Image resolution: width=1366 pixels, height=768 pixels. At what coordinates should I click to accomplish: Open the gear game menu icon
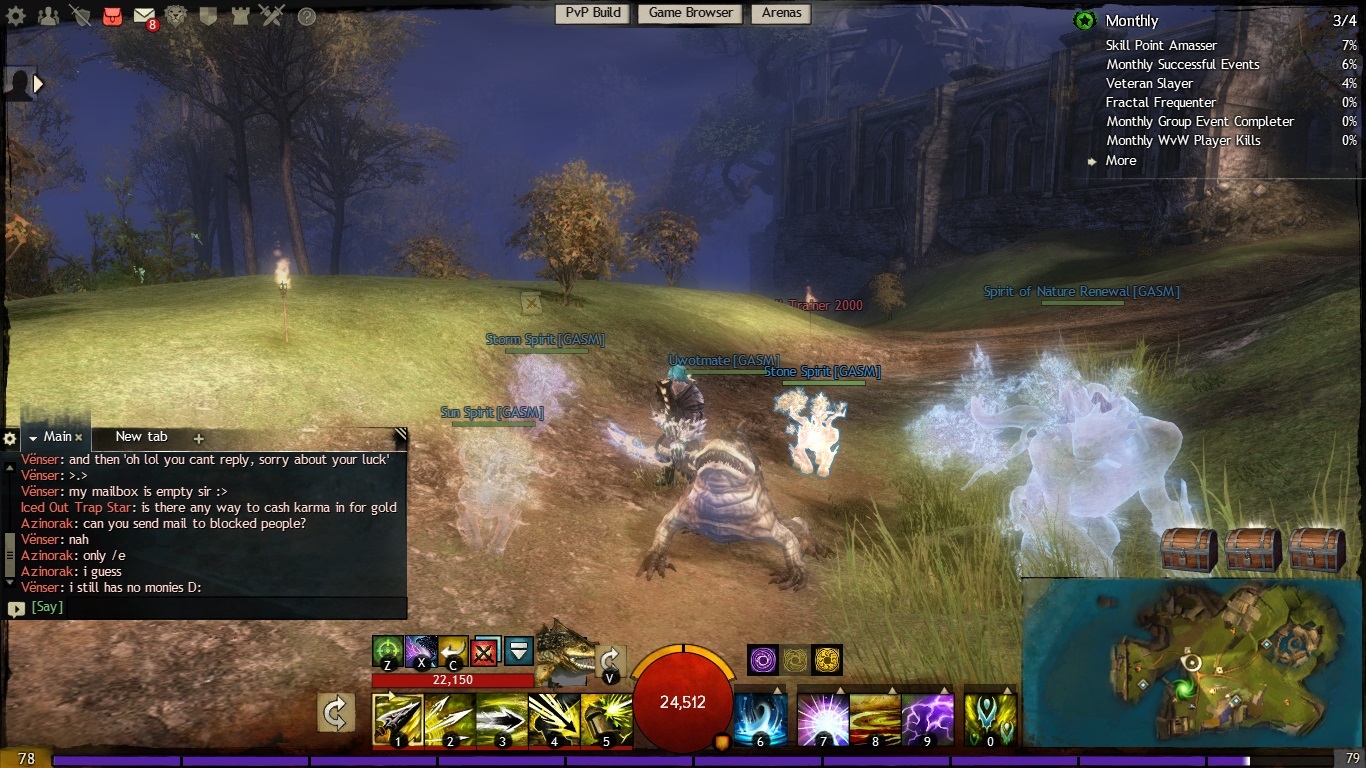[x=17, y=15]
